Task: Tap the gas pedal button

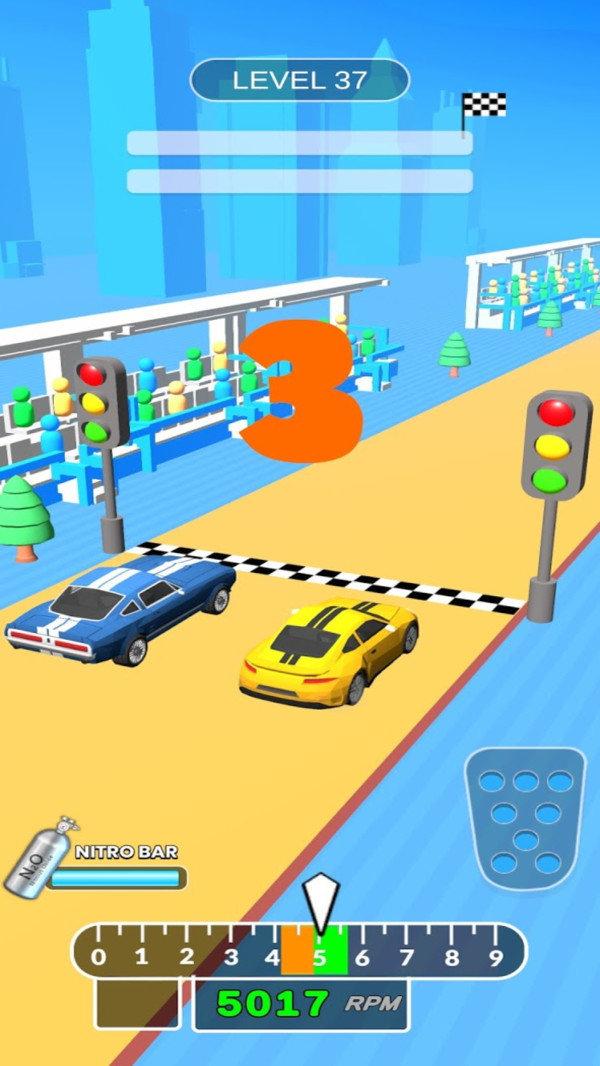Action: [x=524, y=818]
